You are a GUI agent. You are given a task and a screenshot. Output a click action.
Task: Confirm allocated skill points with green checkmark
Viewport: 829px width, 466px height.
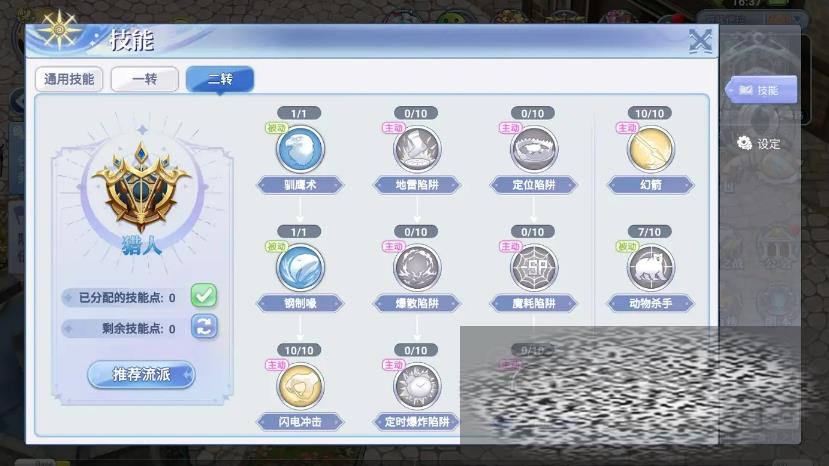pyautogui.click(x=204, y=296)
